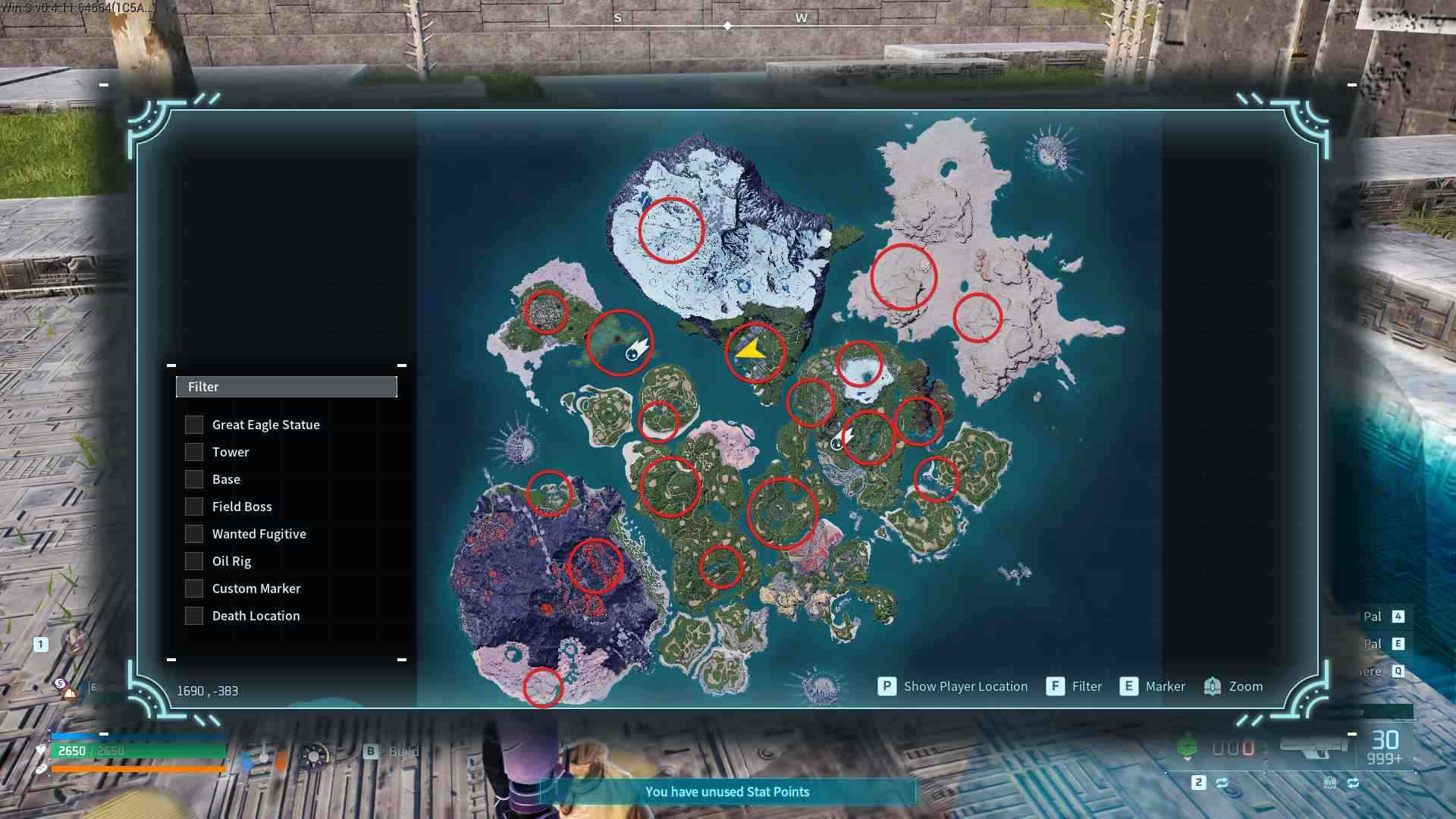Tick the Base filter checkbox
The image size is (1456, 819).
[194, 479]
